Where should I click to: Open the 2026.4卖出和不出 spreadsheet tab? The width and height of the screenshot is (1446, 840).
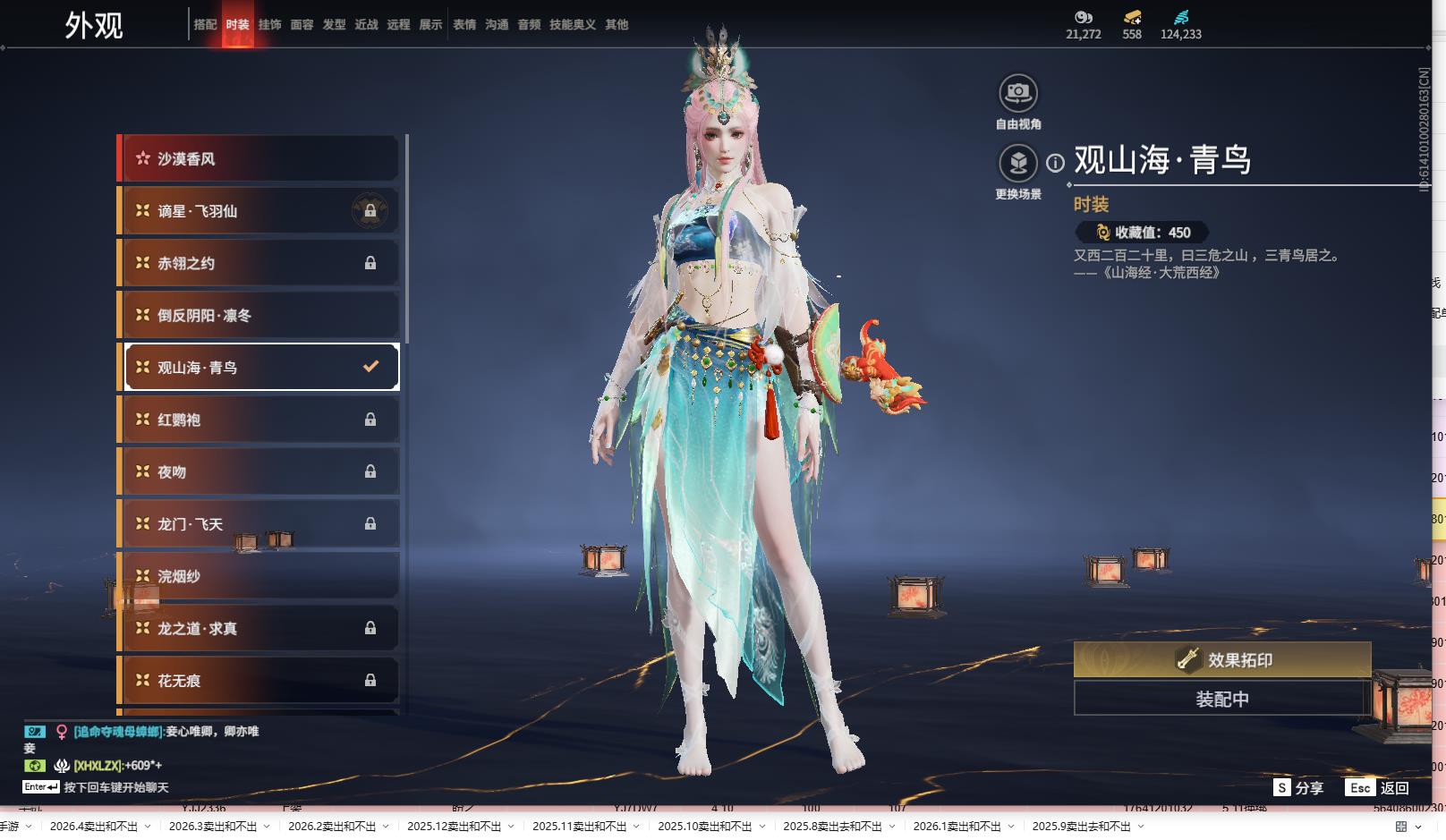pos(94,826)
